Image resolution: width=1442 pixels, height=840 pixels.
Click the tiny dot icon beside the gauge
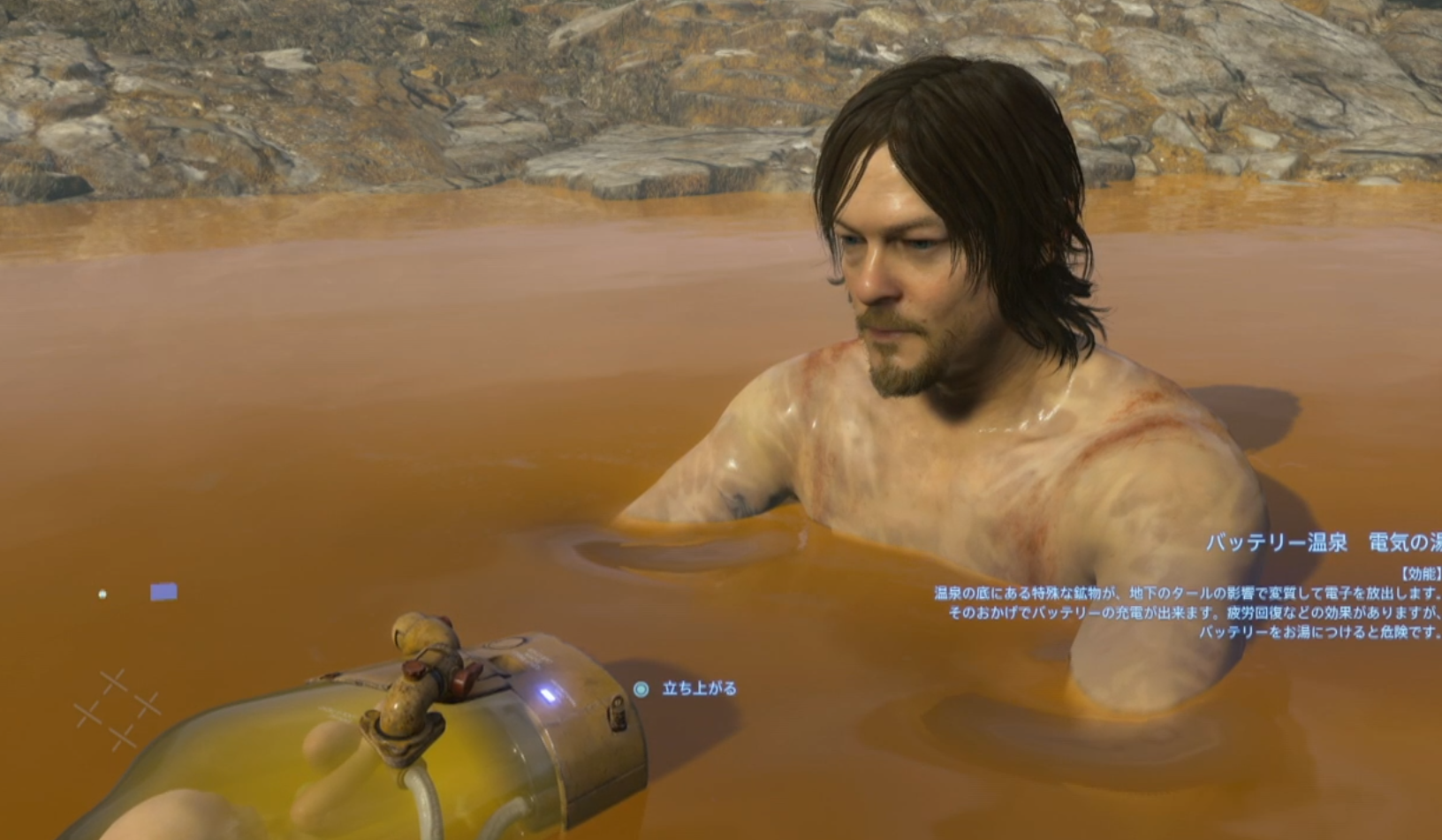coord(102,594)
